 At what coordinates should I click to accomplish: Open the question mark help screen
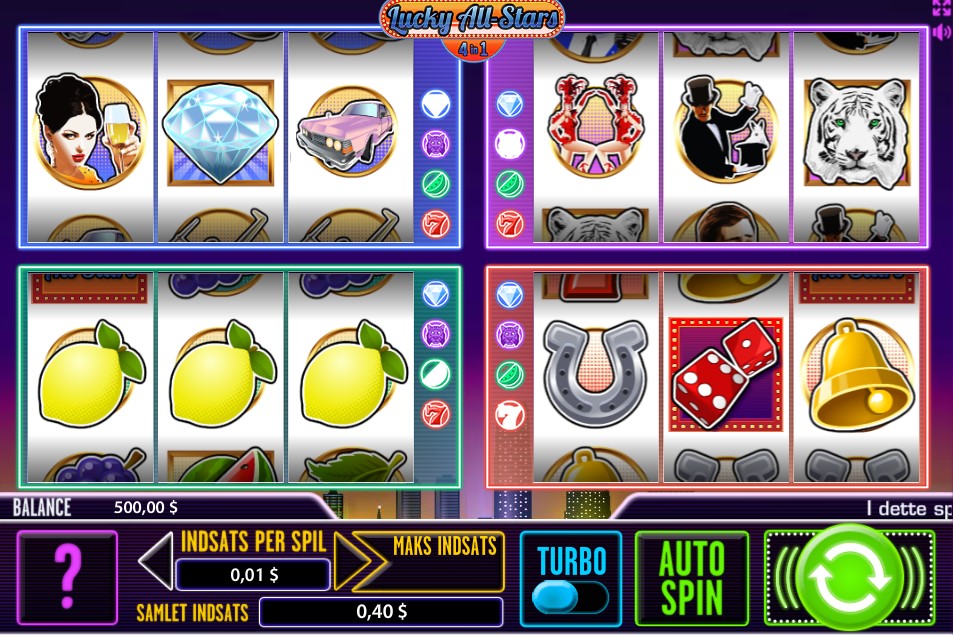click(x=67, y=579)
